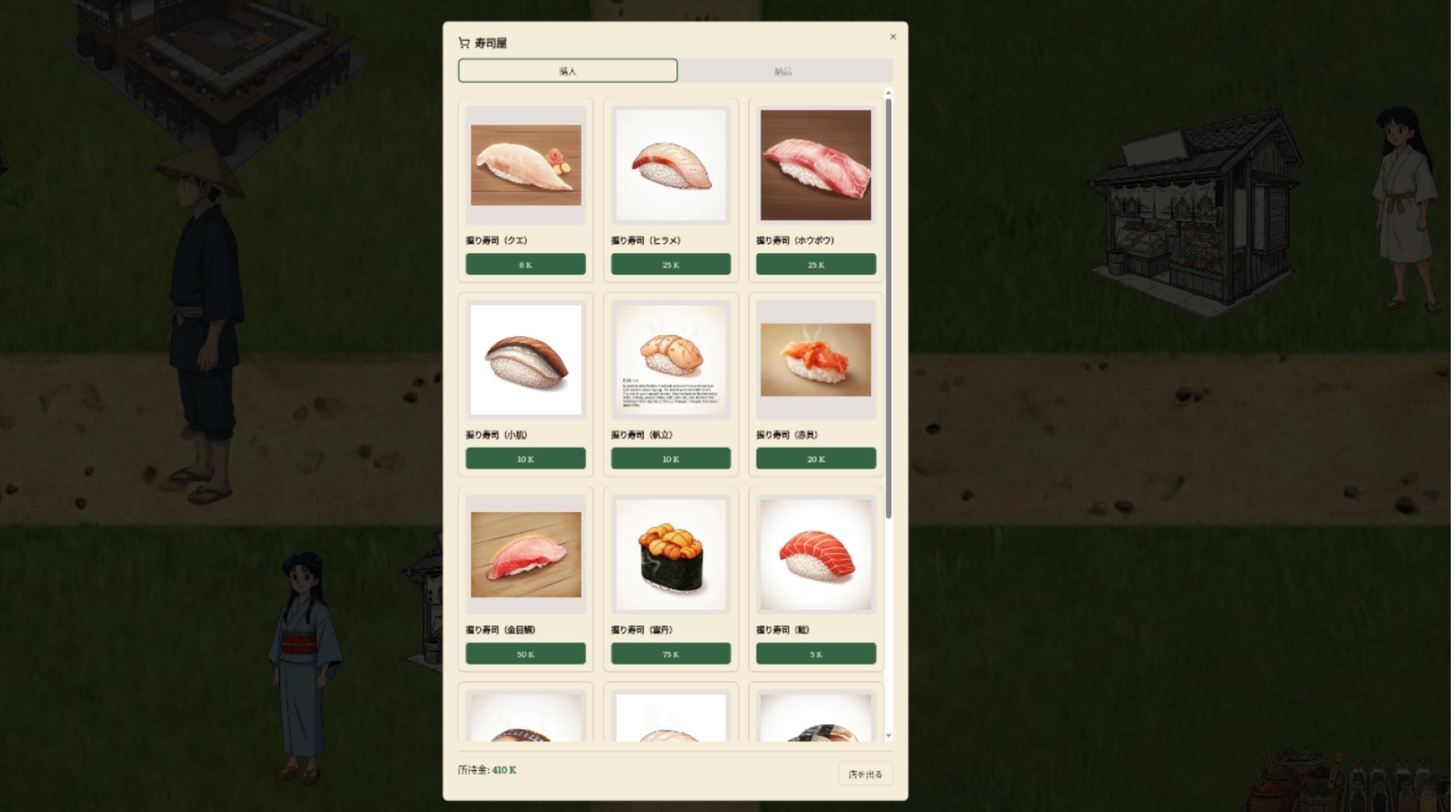Select the 購入 tab
Screen dimensions: 1456x812
[567, 71]
